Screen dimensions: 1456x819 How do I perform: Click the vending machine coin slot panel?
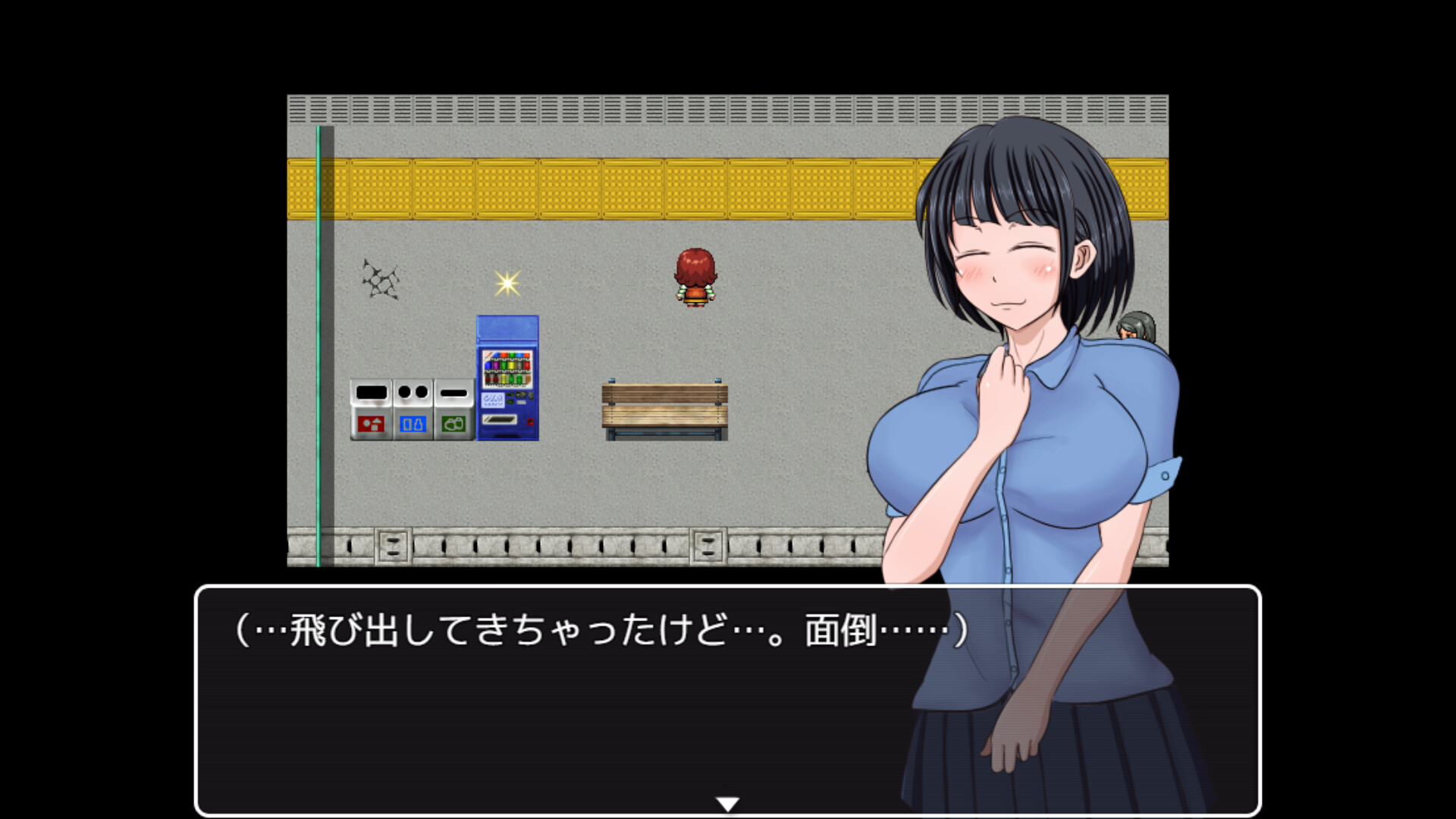pyautogui.click(x=493, y=399)
